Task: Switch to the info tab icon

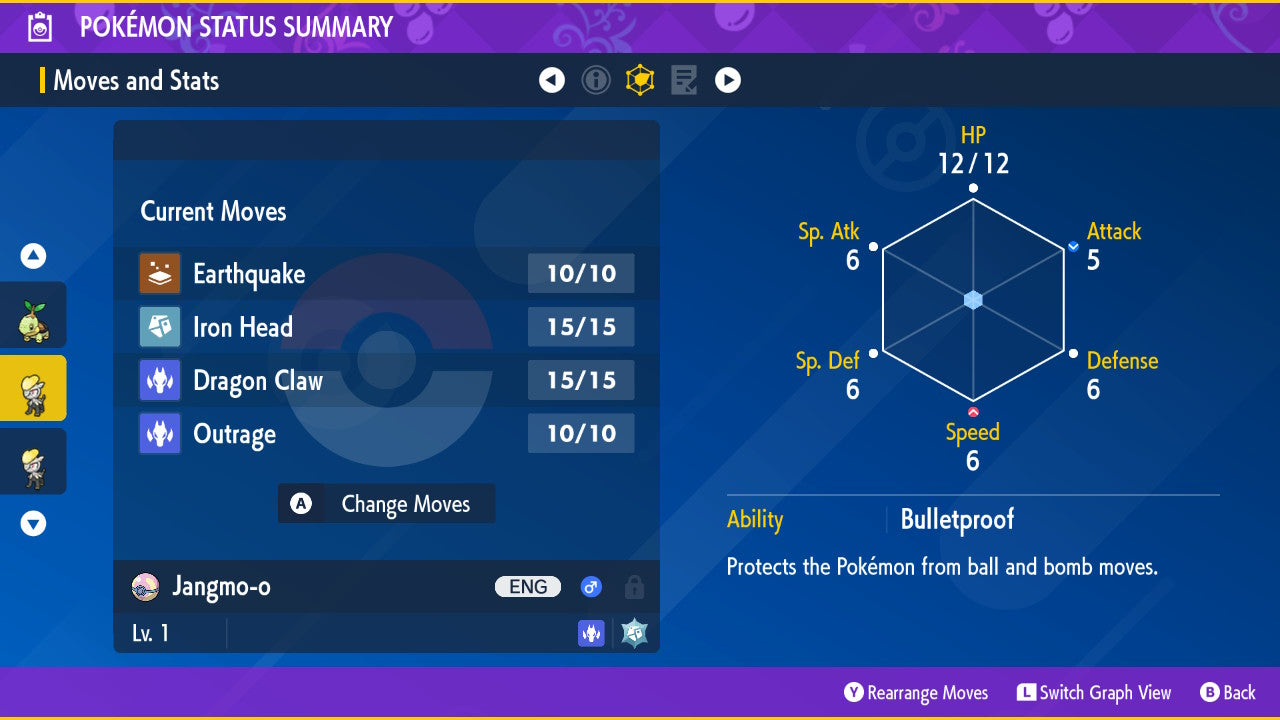Action: coord(596,80)
